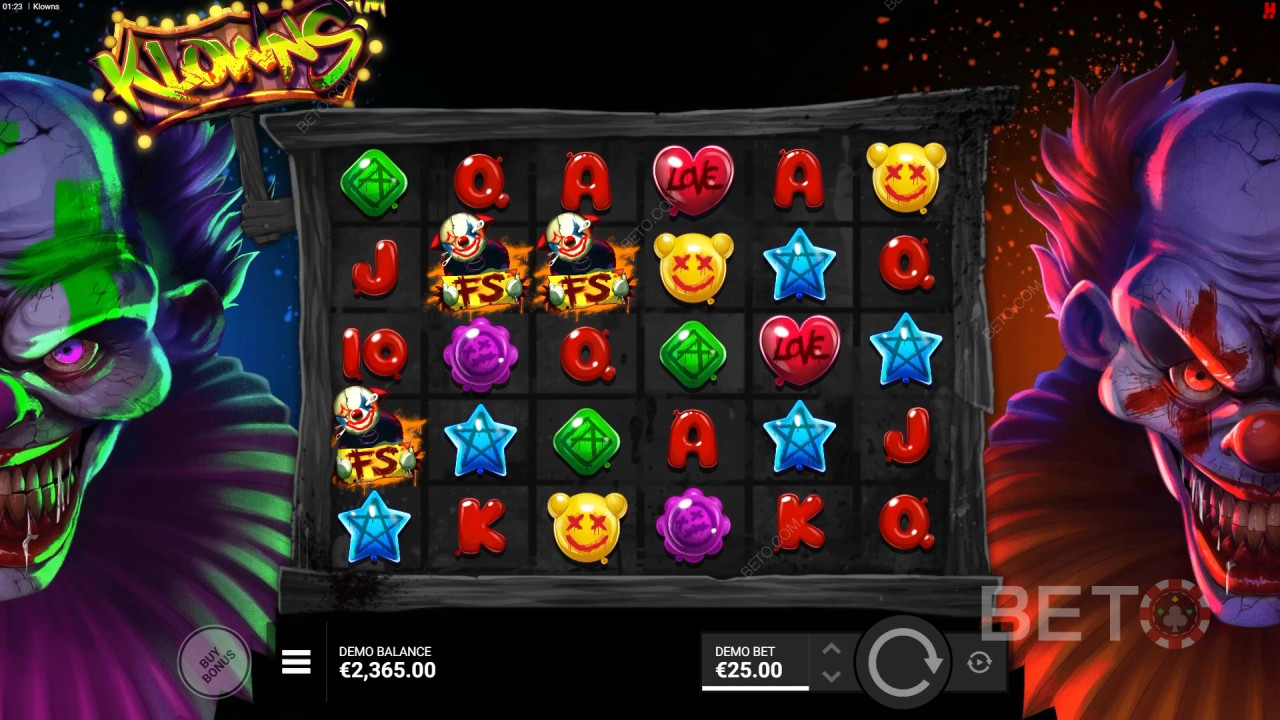This screenshot has height=720, width=1280.
Task: Open the Buy Bonus feature
Action: click(213, 660)
